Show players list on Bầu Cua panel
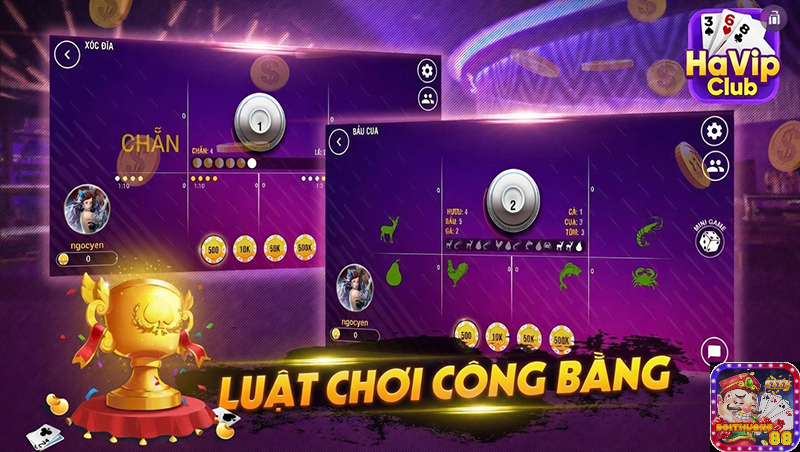Viewport: 800px width, 452px height. coord(715,166)
